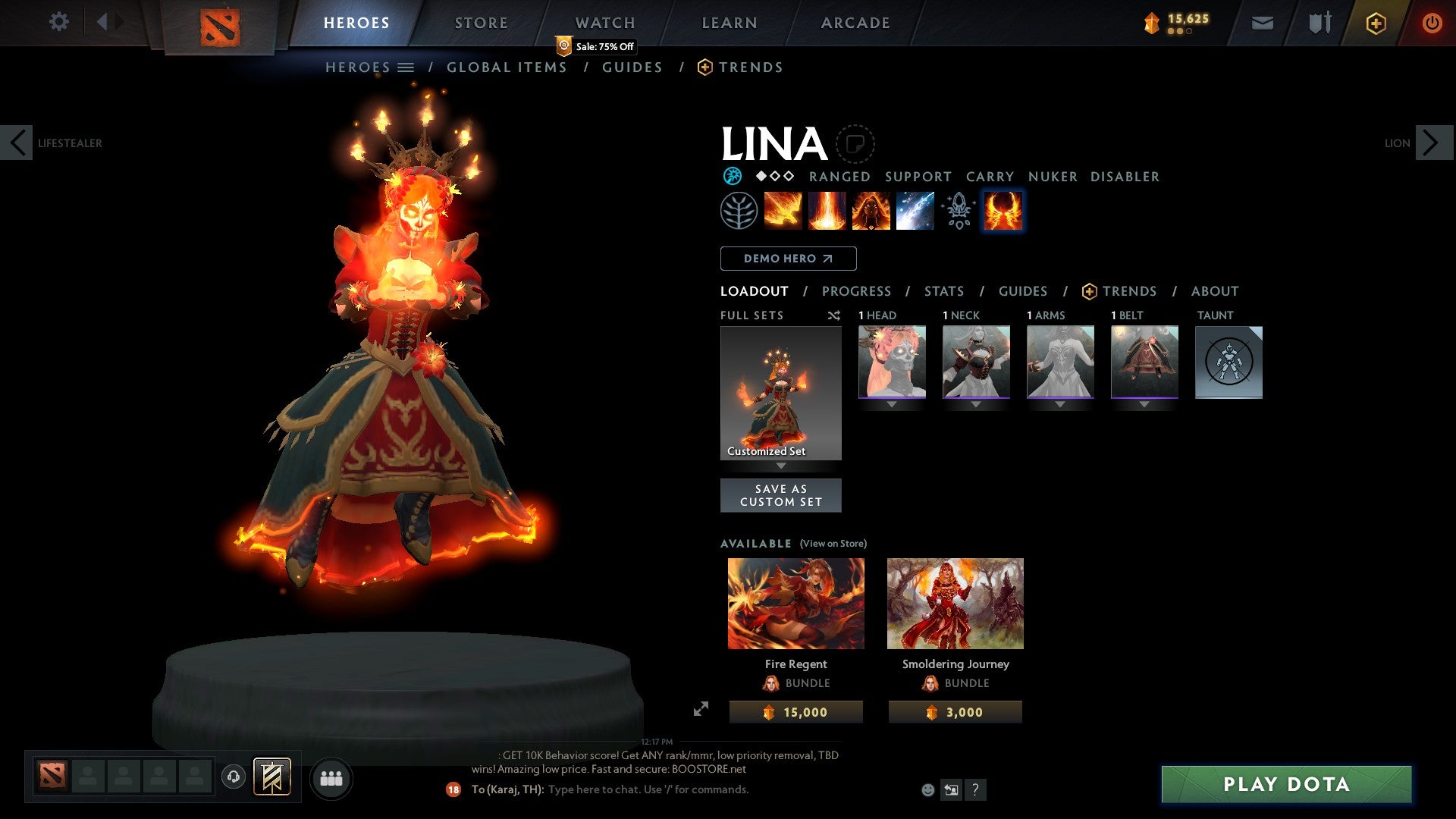The height and width of the screenshot is (819, 1456).
Task: Select Lina's Dragon Slave ability icon
Action: [783, 211]
